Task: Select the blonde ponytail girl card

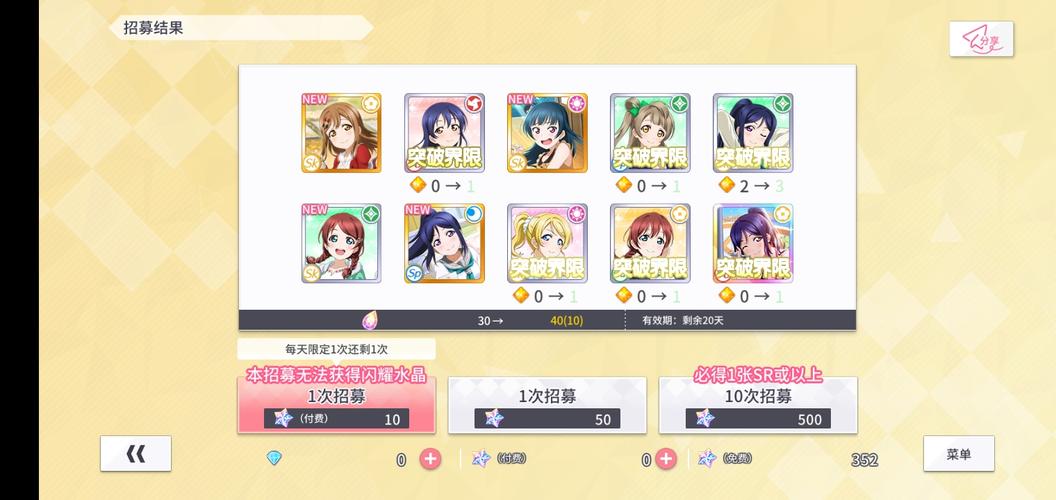Action: coord(547,243)
